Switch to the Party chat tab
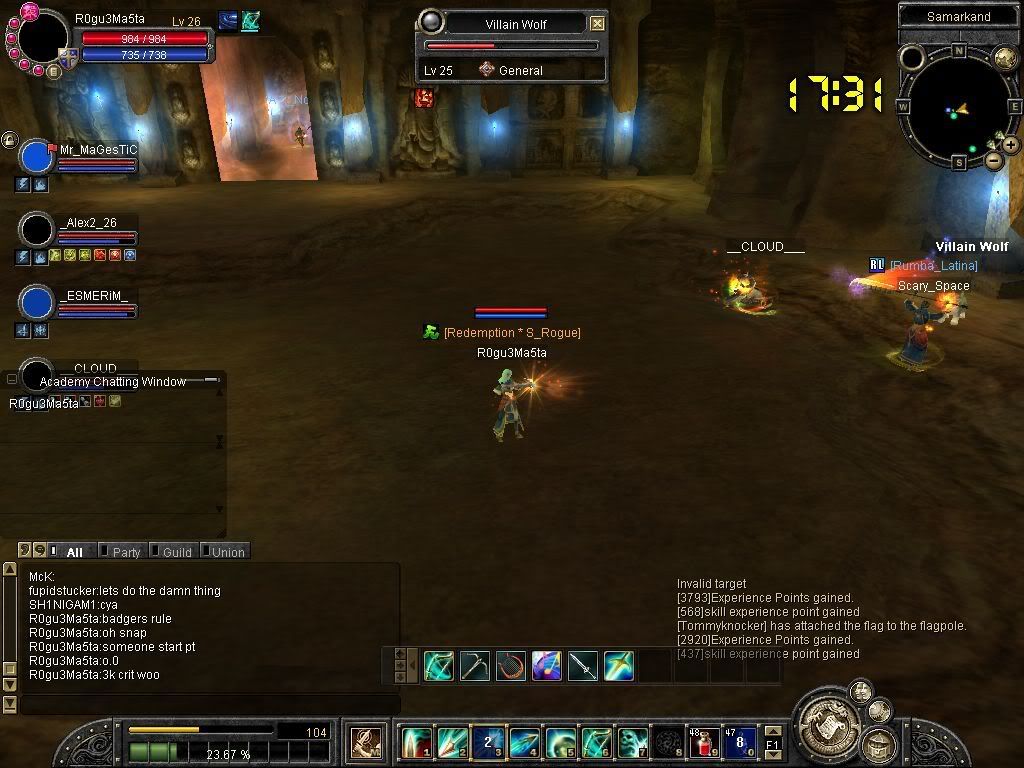The width and height of the screenshot is (1024, 768). (x=126, y=551)
